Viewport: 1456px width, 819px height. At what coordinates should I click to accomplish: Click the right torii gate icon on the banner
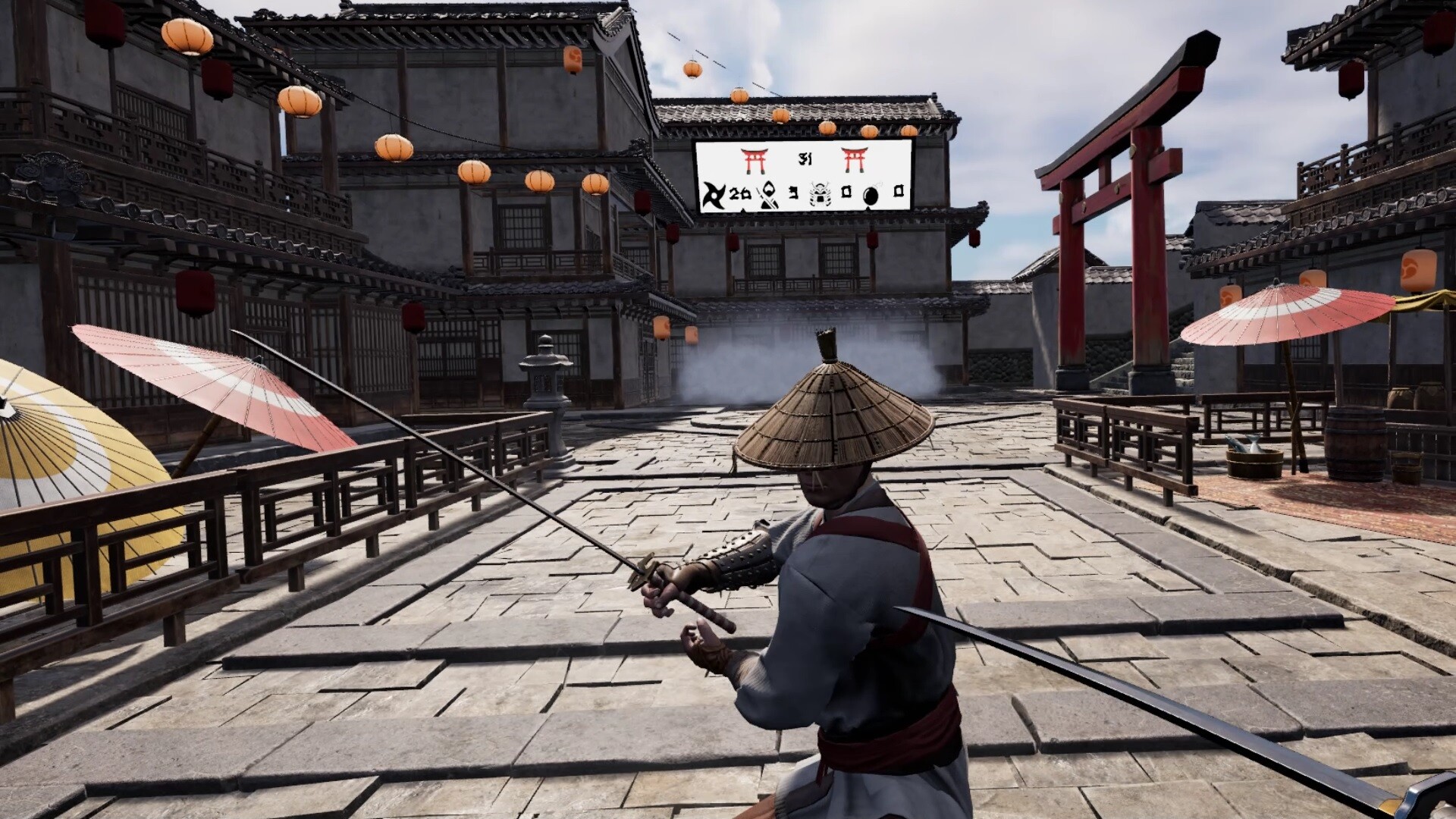tap(854, 161)
